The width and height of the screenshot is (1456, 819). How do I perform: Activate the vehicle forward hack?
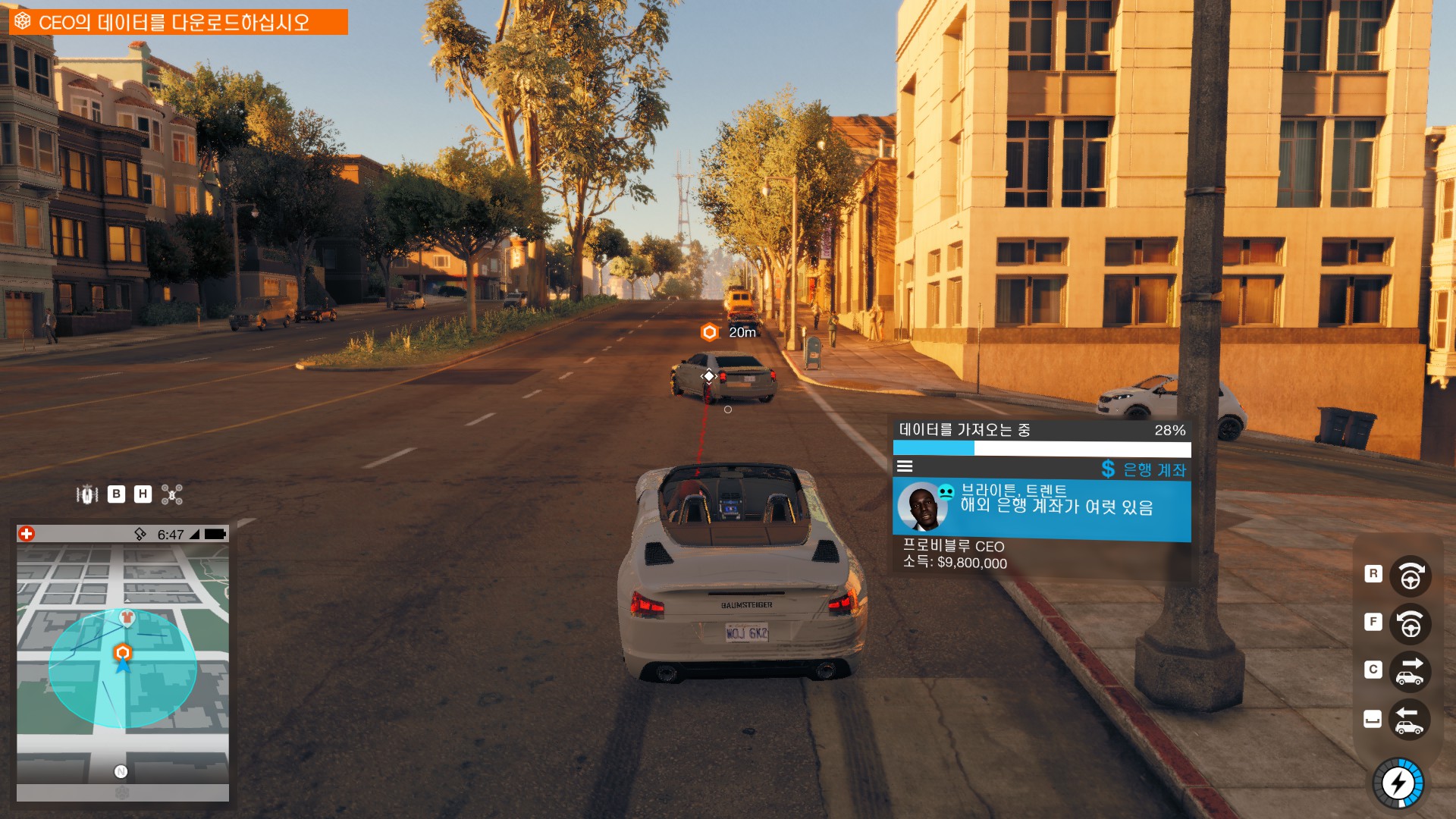pos(1410,672)
